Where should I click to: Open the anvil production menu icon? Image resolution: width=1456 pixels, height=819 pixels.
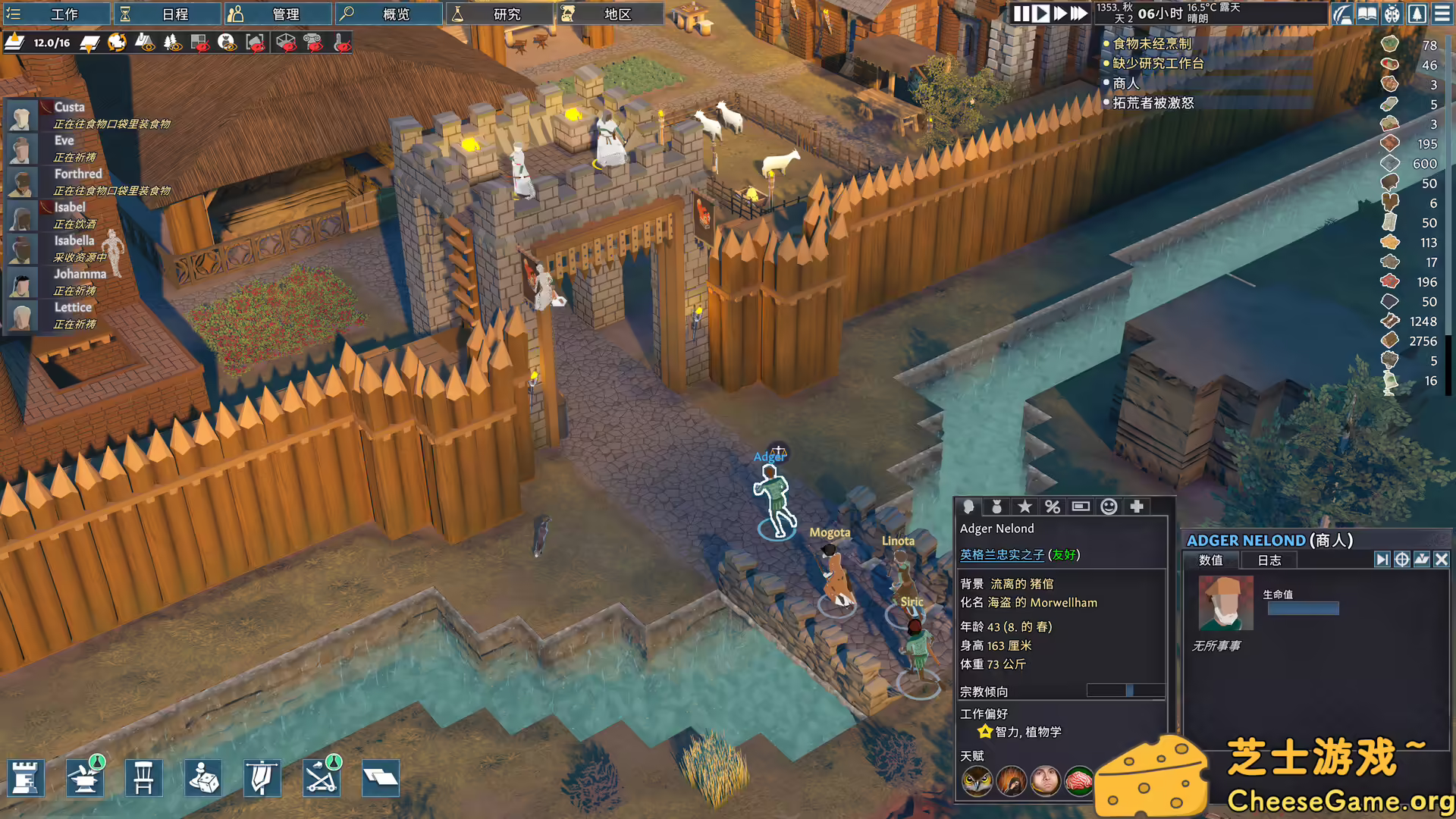[85, 777]
